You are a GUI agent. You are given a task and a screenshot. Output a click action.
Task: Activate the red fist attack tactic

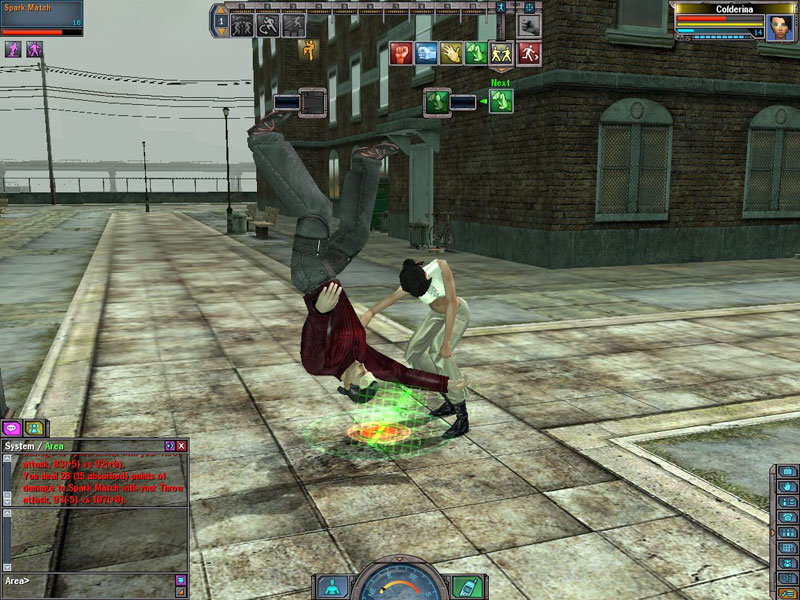click(x=401, y=53)
